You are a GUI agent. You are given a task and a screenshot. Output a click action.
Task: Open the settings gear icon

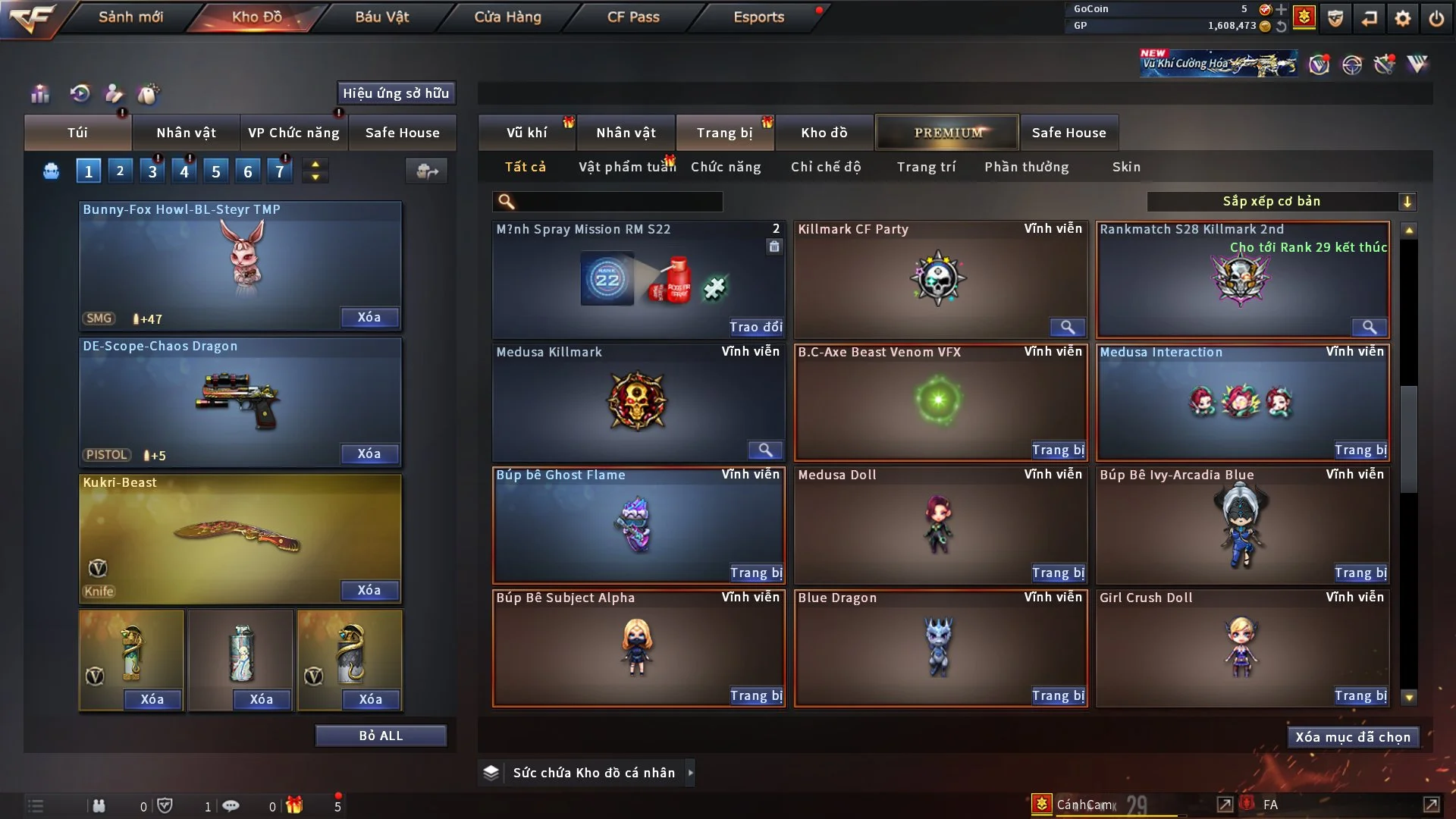tap(1403, 18)
